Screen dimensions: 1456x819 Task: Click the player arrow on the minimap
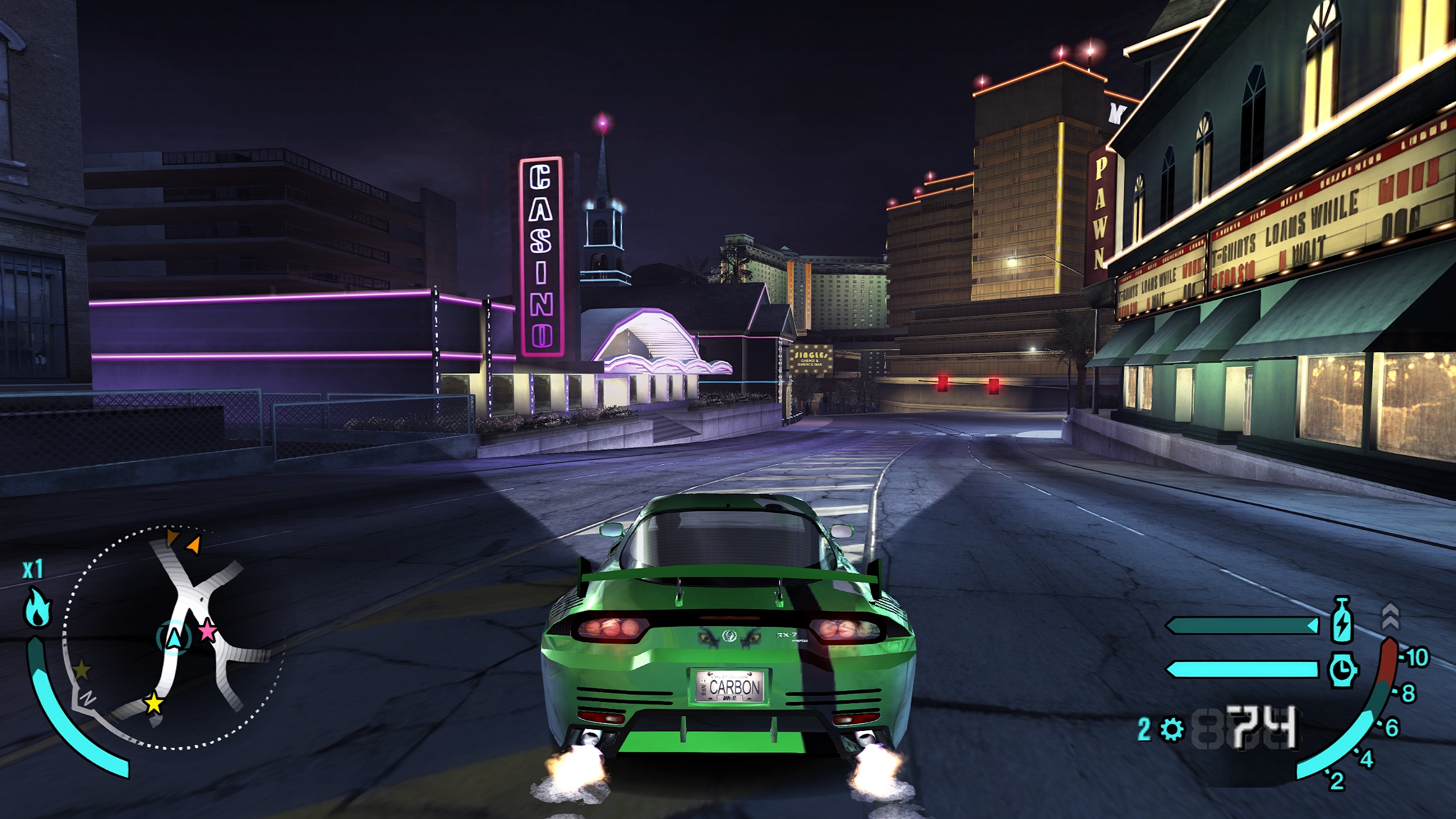(x=174, y=637)
